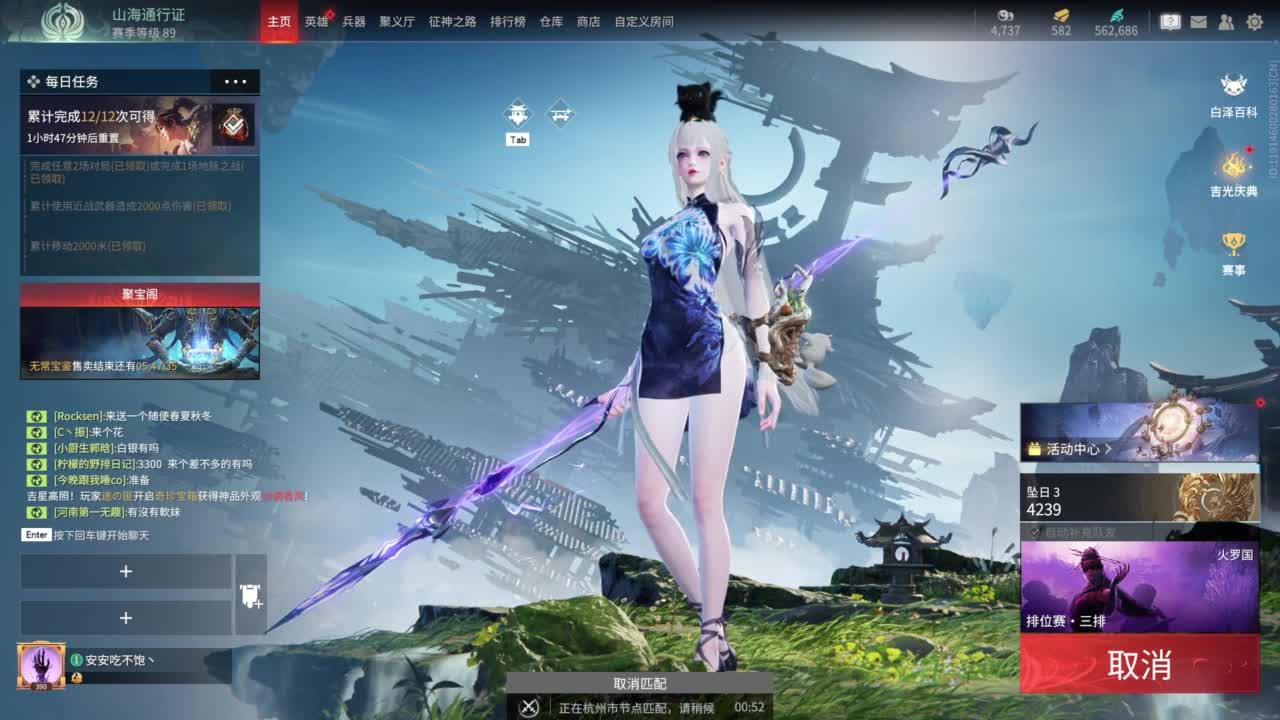Open the help guidebook icon

(x=1172, y=20)
